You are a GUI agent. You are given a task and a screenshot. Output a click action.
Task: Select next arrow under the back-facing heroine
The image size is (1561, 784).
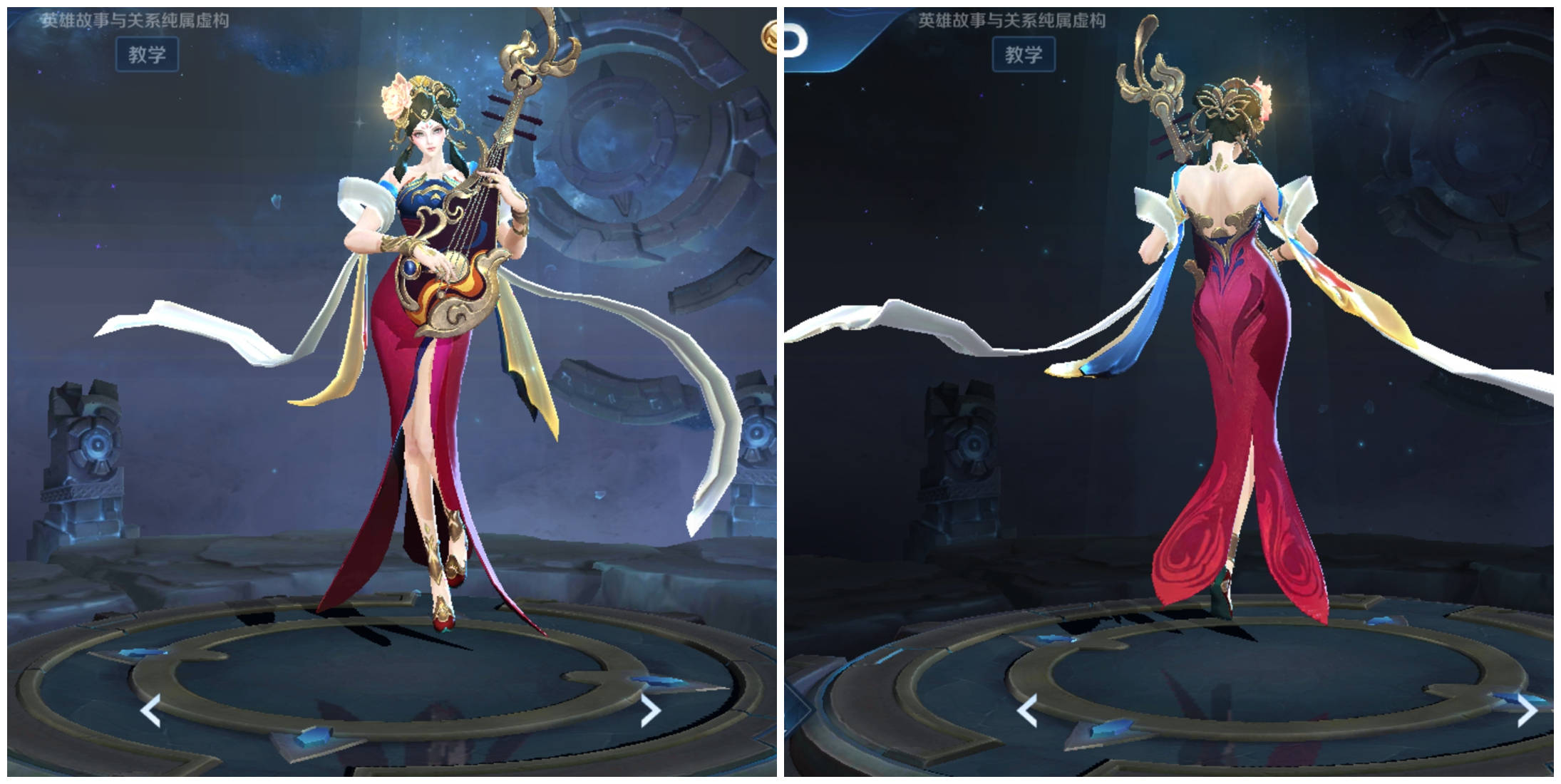pos(1527,710)
